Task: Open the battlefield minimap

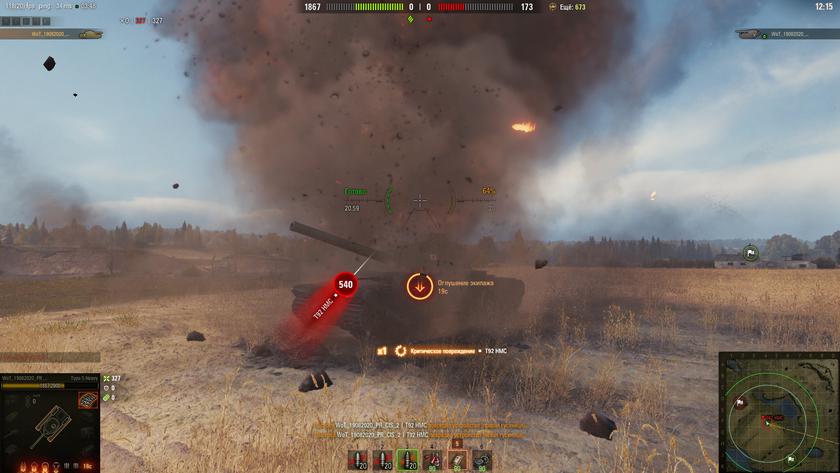Action: 778,411
